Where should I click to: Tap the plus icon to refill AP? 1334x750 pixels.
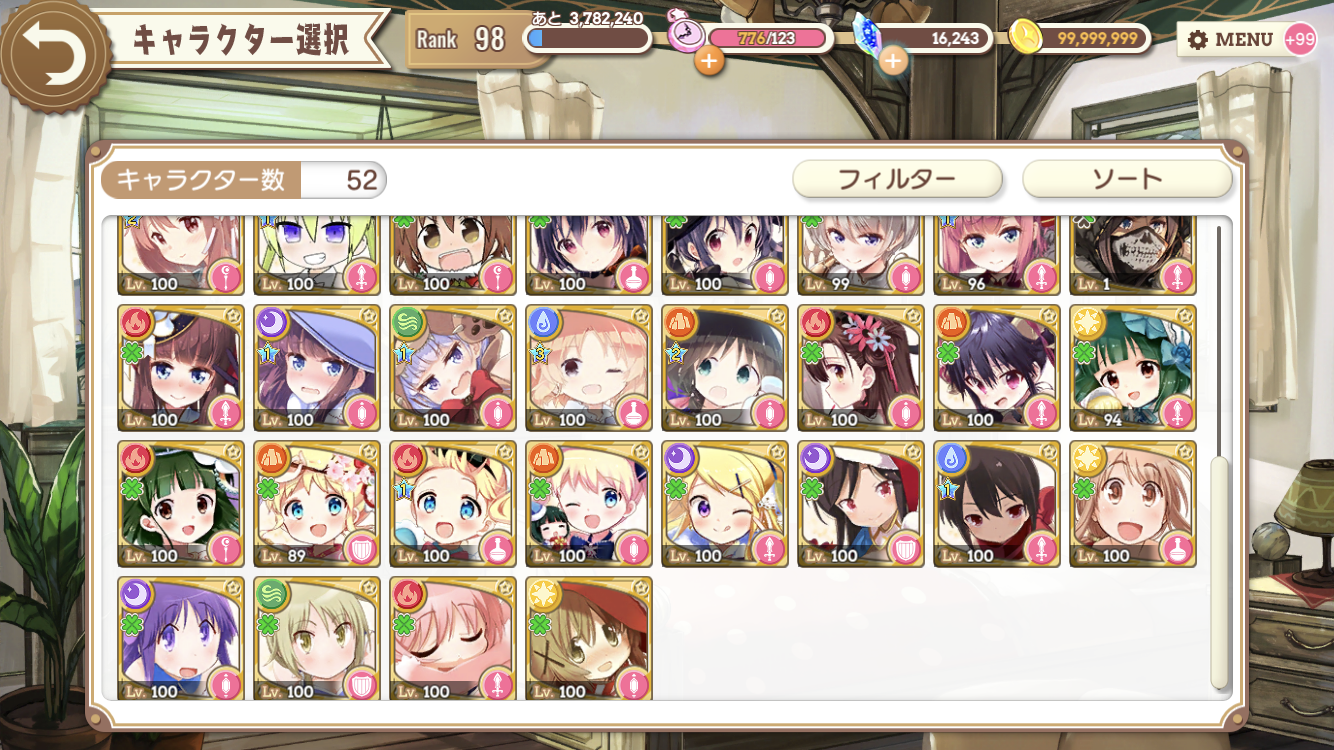(710, 61)
